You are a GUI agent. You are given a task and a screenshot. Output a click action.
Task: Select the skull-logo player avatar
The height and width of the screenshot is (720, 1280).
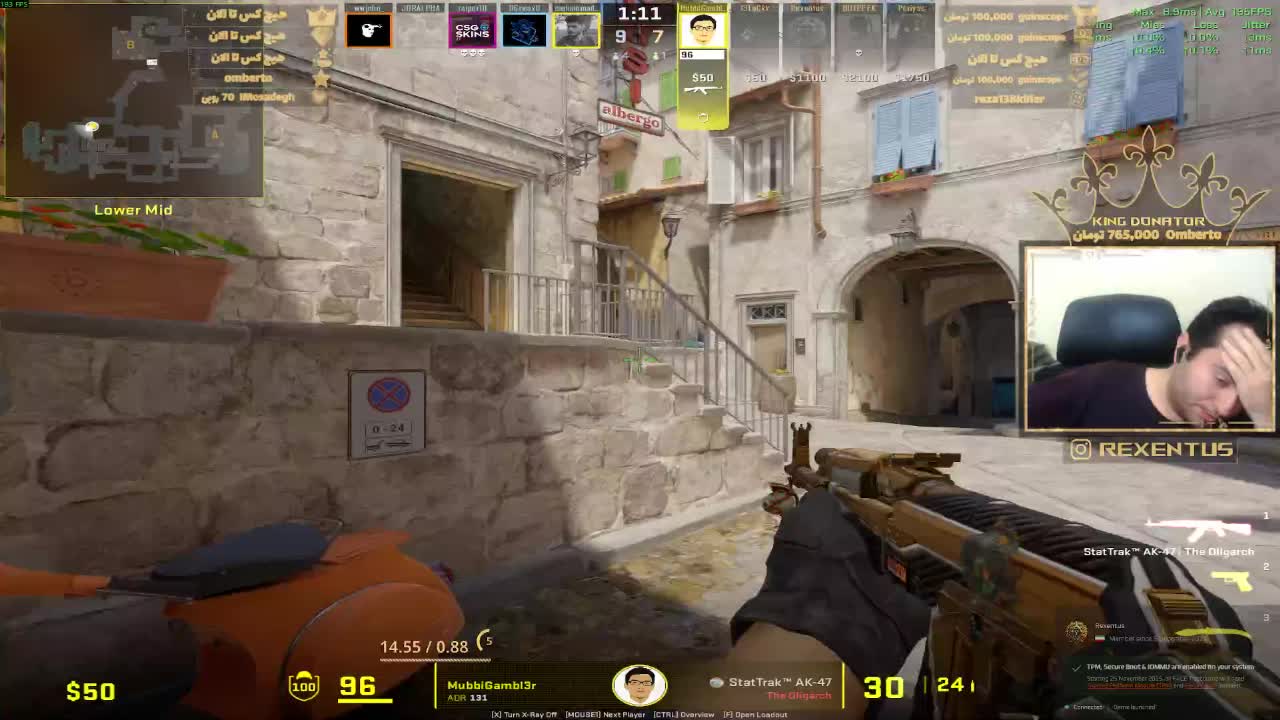(x=368, y=31)
